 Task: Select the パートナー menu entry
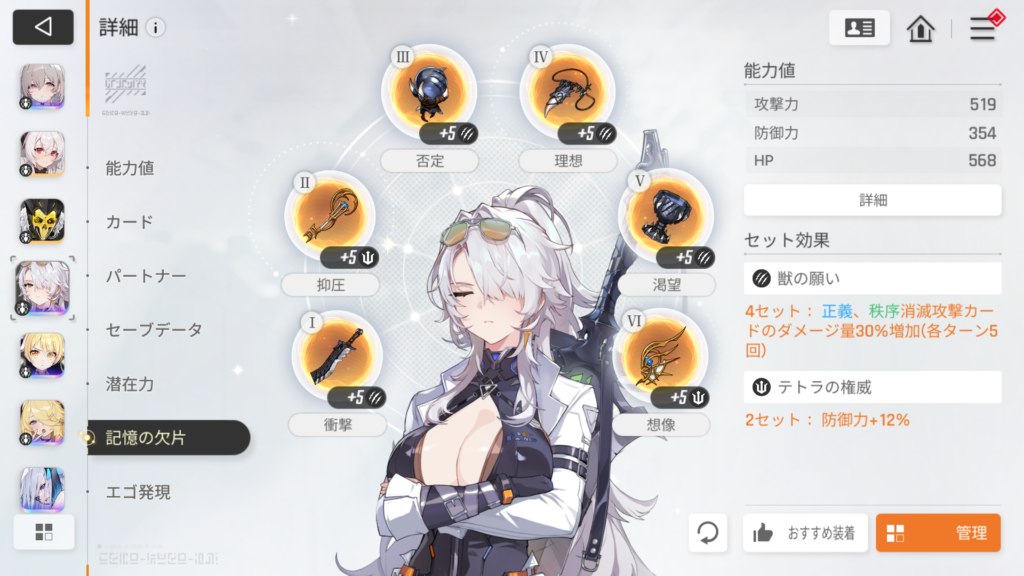point(146,276)
